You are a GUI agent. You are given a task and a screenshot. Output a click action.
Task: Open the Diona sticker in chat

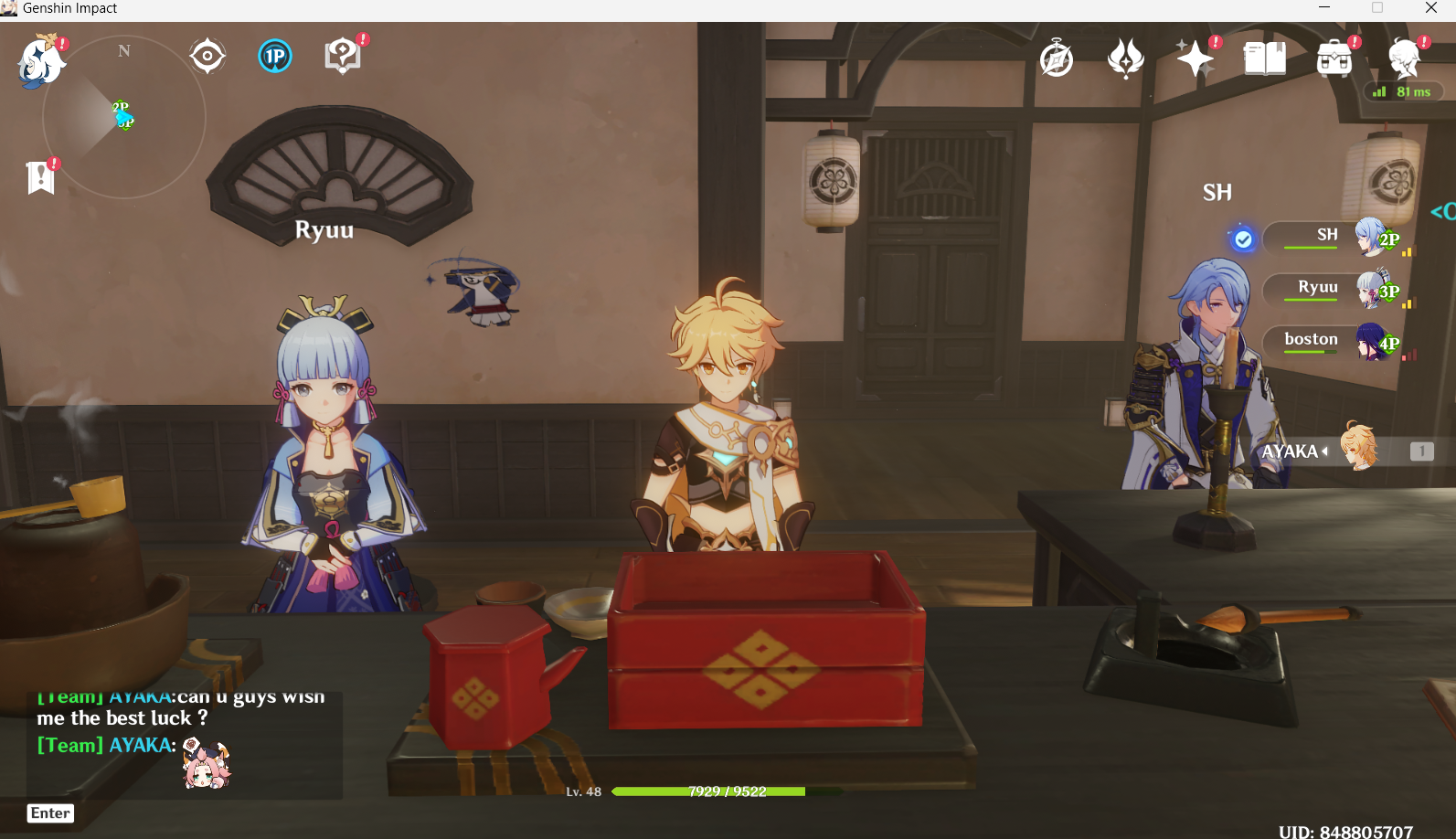pyautogui.click(x=205, y=764)
